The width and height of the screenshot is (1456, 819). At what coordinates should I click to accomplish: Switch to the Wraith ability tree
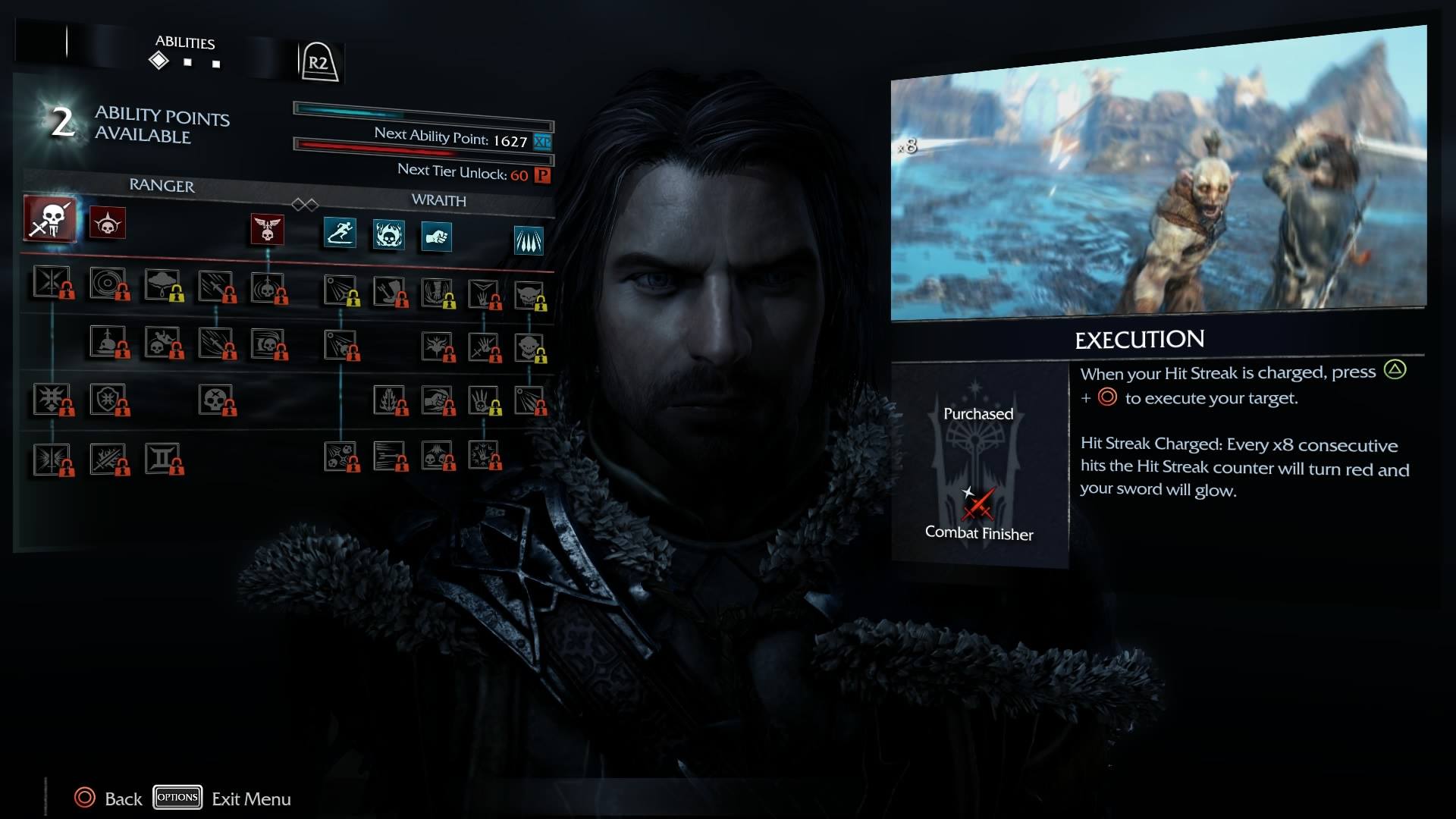pyautogui.click(x=438, y=200)
